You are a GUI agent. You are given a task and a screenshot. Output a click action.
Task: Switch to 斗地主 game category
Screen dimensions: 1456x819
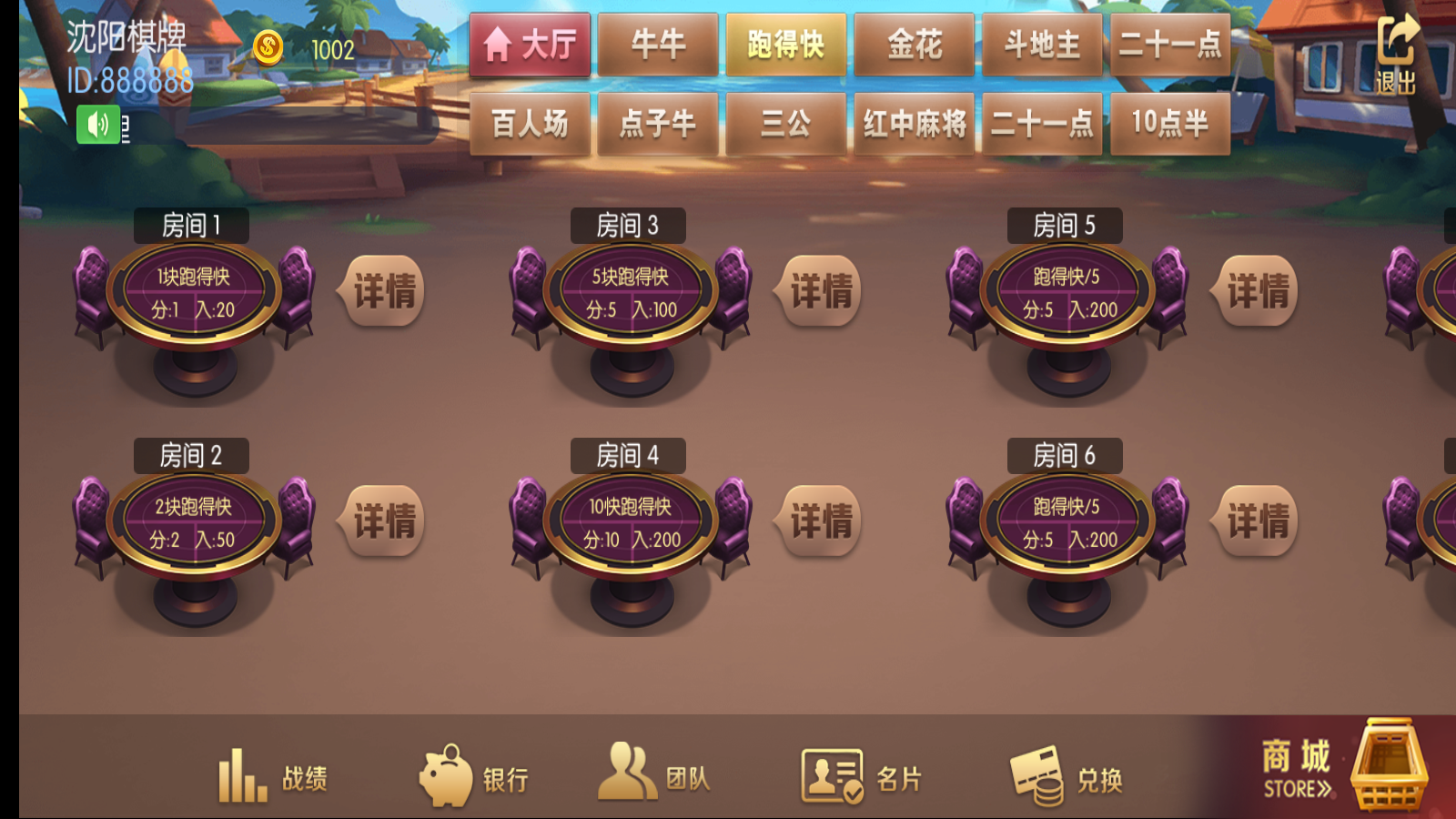pos(1042,43)
